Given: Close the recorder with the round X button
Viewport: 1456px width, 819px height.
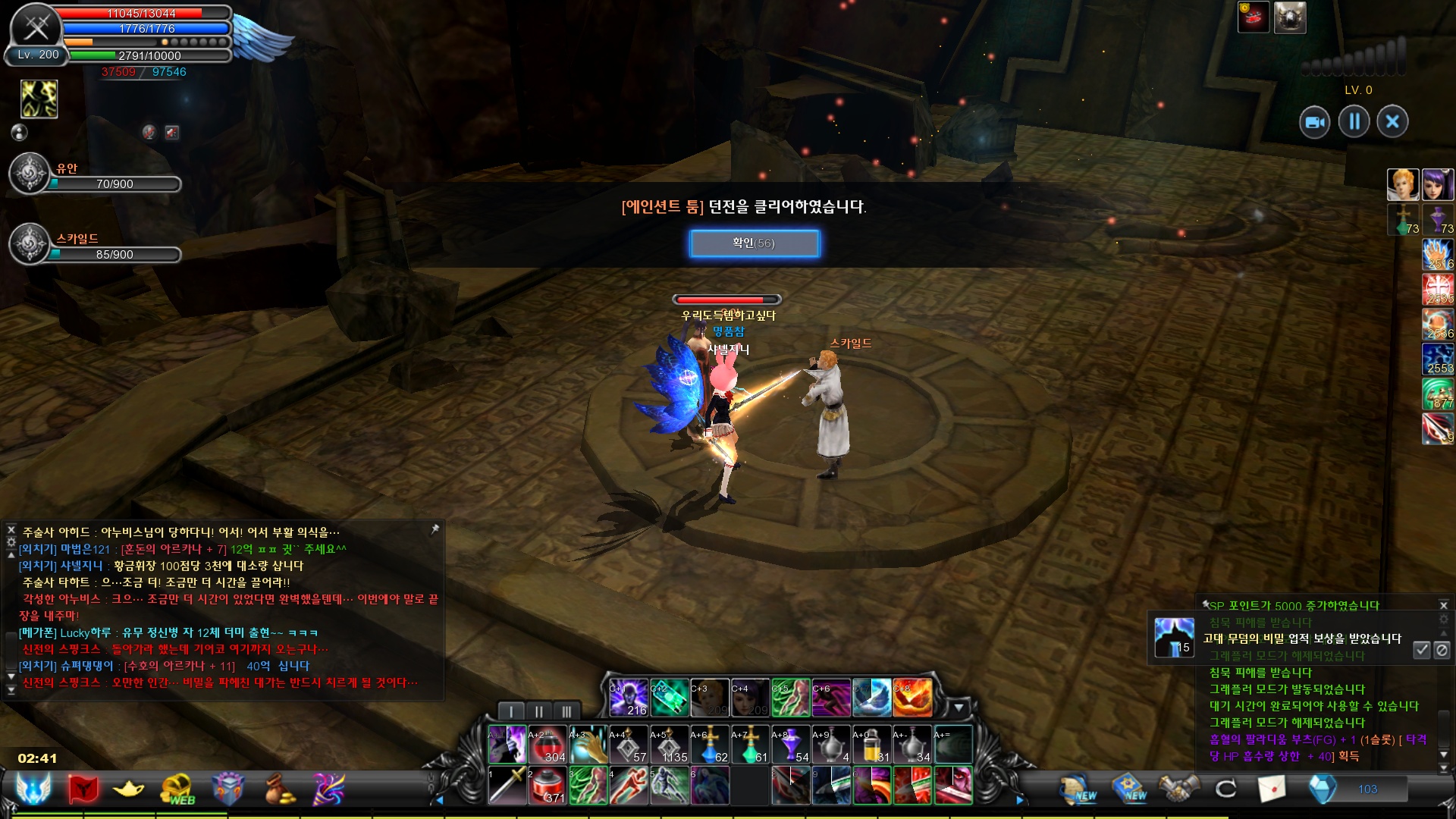Looking at the screenshot, I should 1392,121.
